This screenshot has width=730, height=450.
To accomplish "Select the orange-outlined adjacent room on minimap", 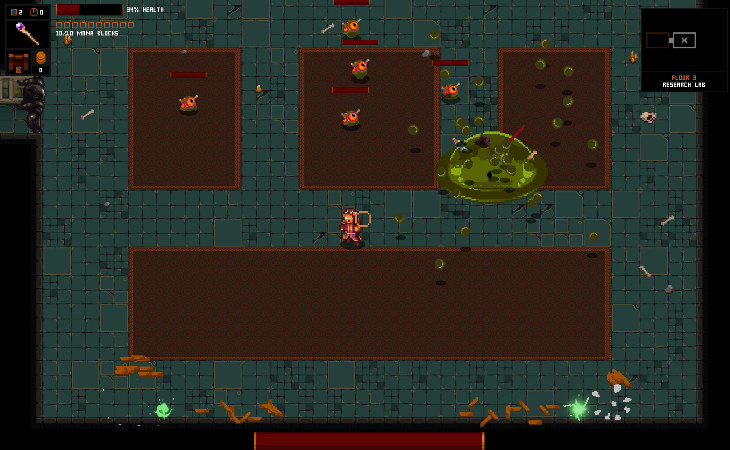I will point(658,40).
